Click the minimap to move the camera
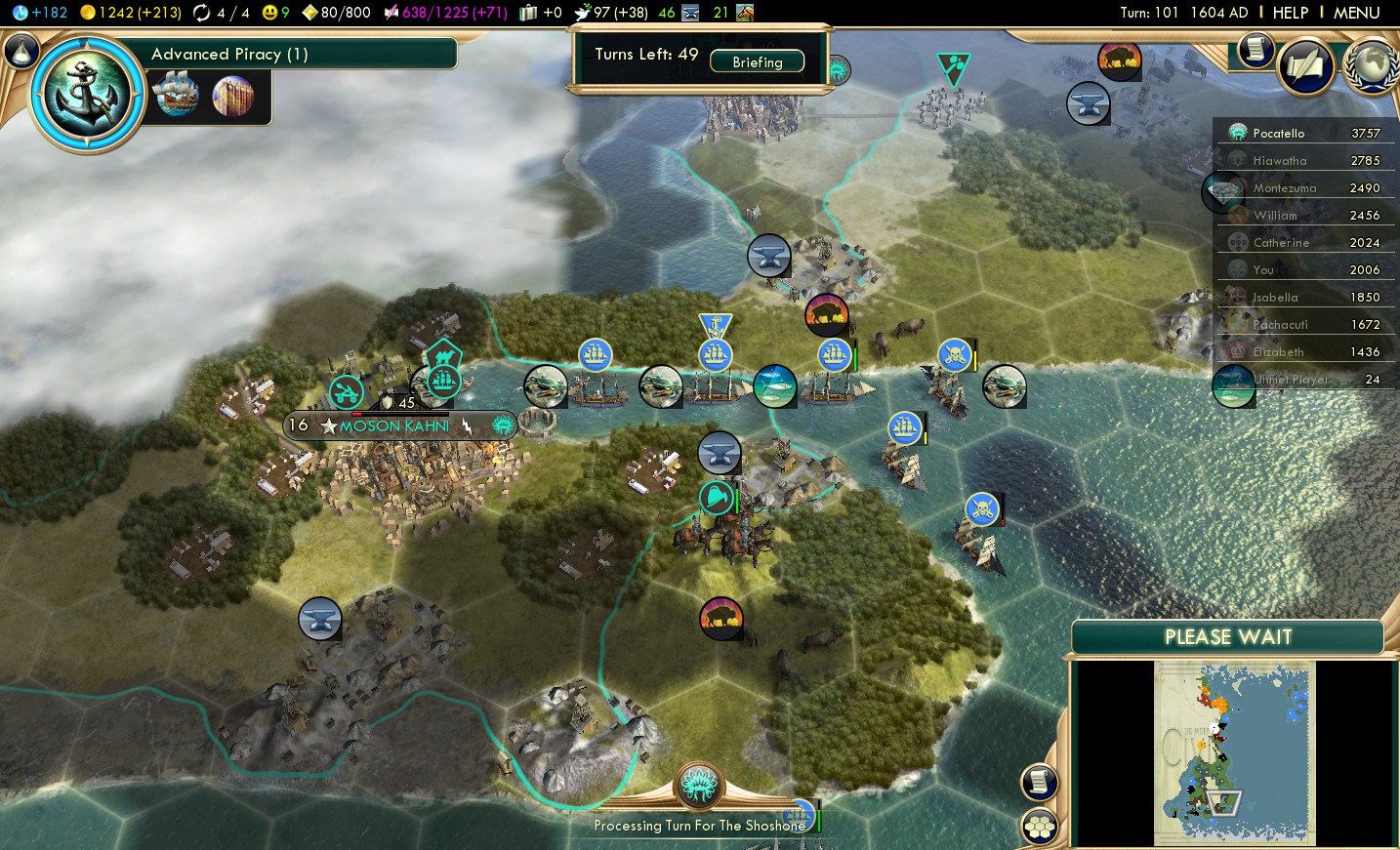The width and height of the screenshot is (1400, 850). [1234, 752]
